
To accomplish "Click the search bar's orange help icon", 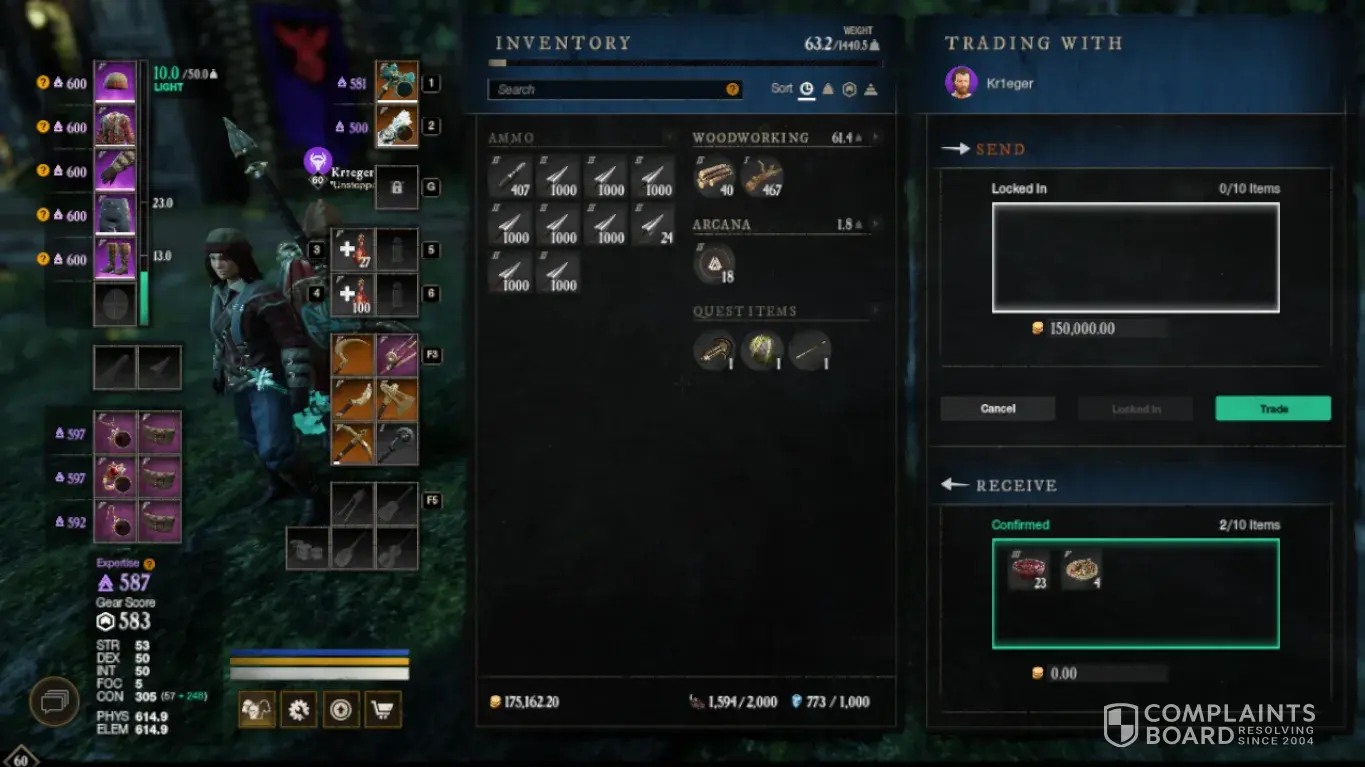I will (x=733, y=89).
